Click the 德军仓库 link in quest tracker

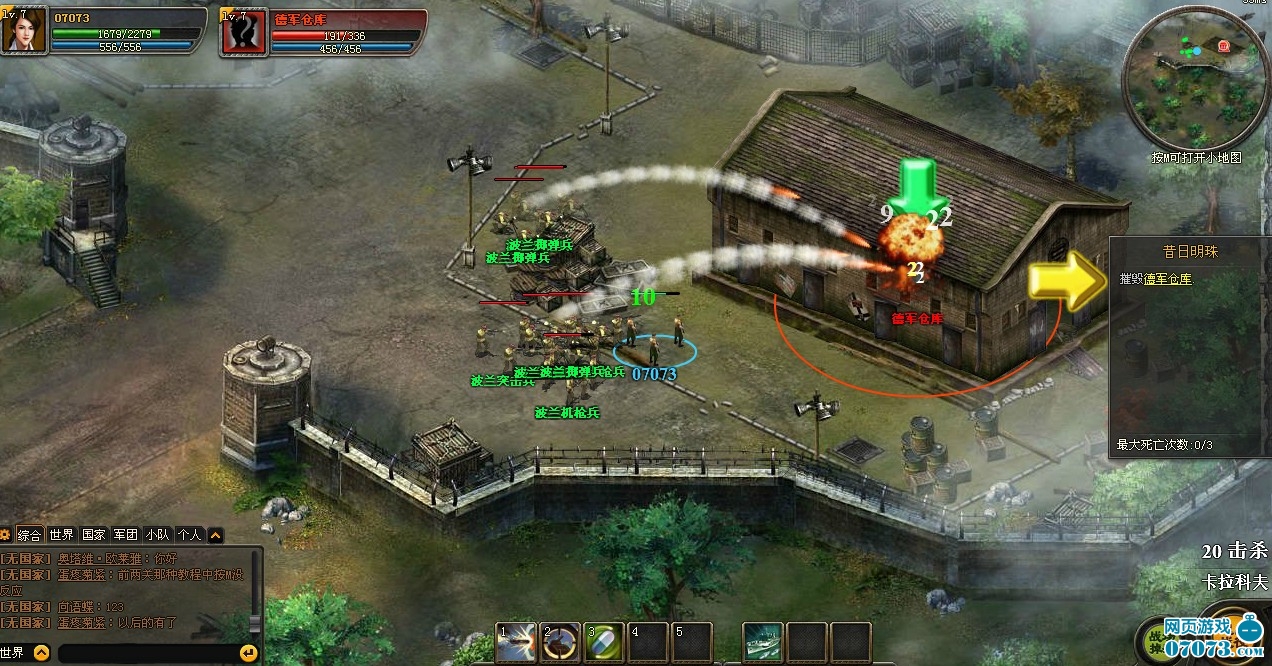tap(1168, 279)
